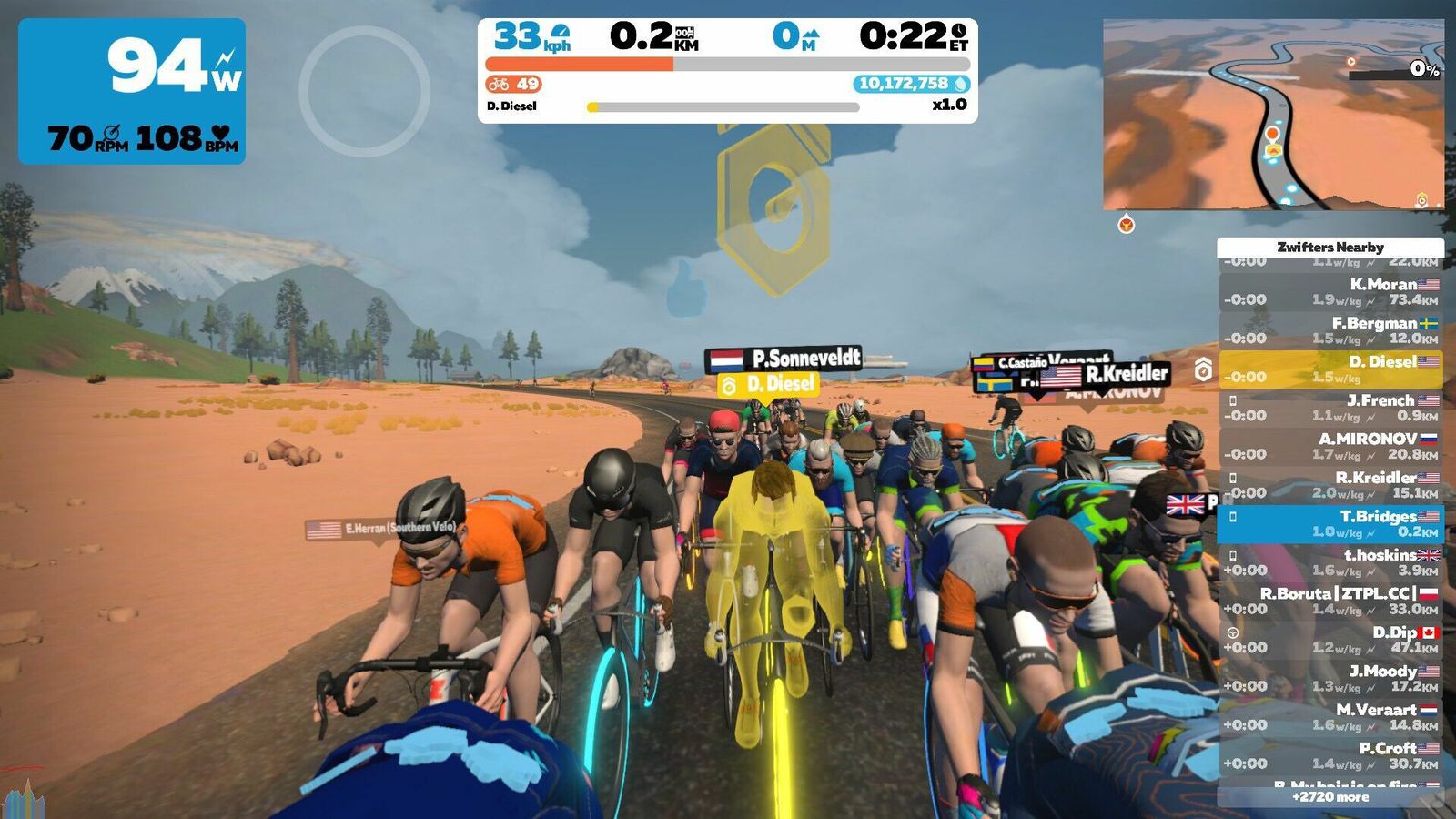Viewport: 1456px width, 819px height.
Task: Choose the M.Veraart rider row
Action: (1330, 717)
